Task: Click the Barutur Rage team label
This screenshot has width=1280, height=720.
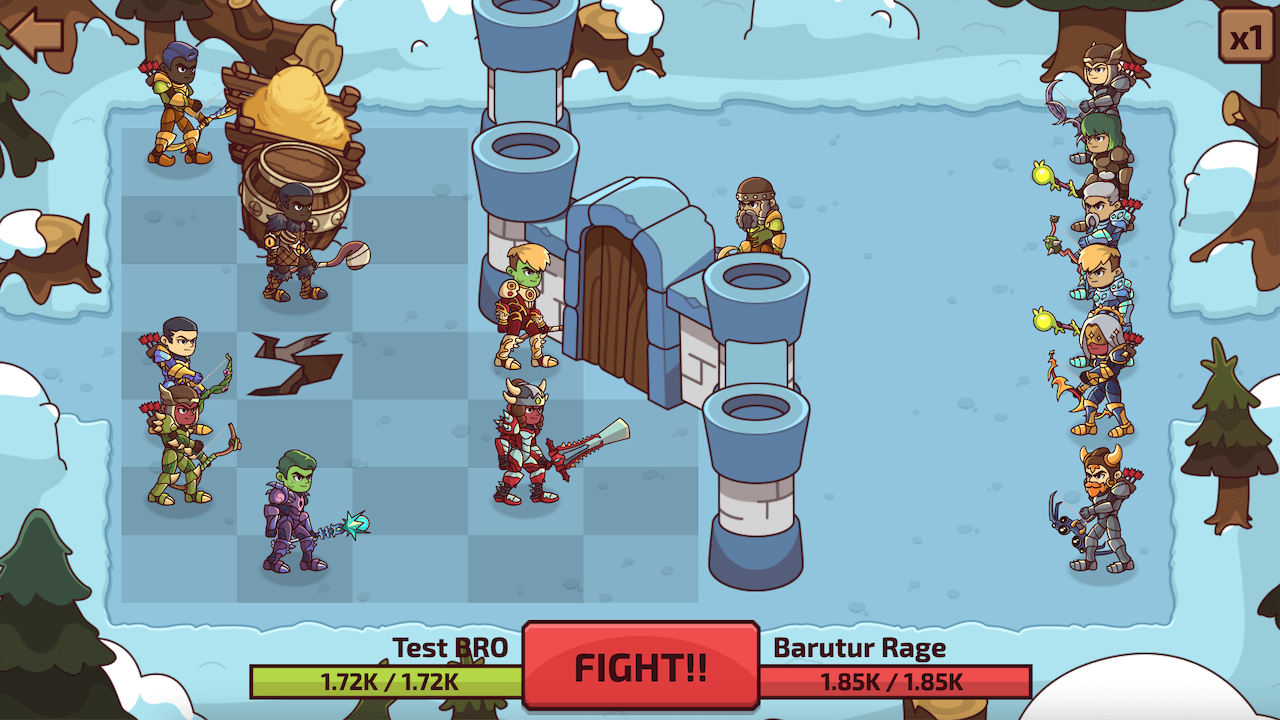Action: 860,648
